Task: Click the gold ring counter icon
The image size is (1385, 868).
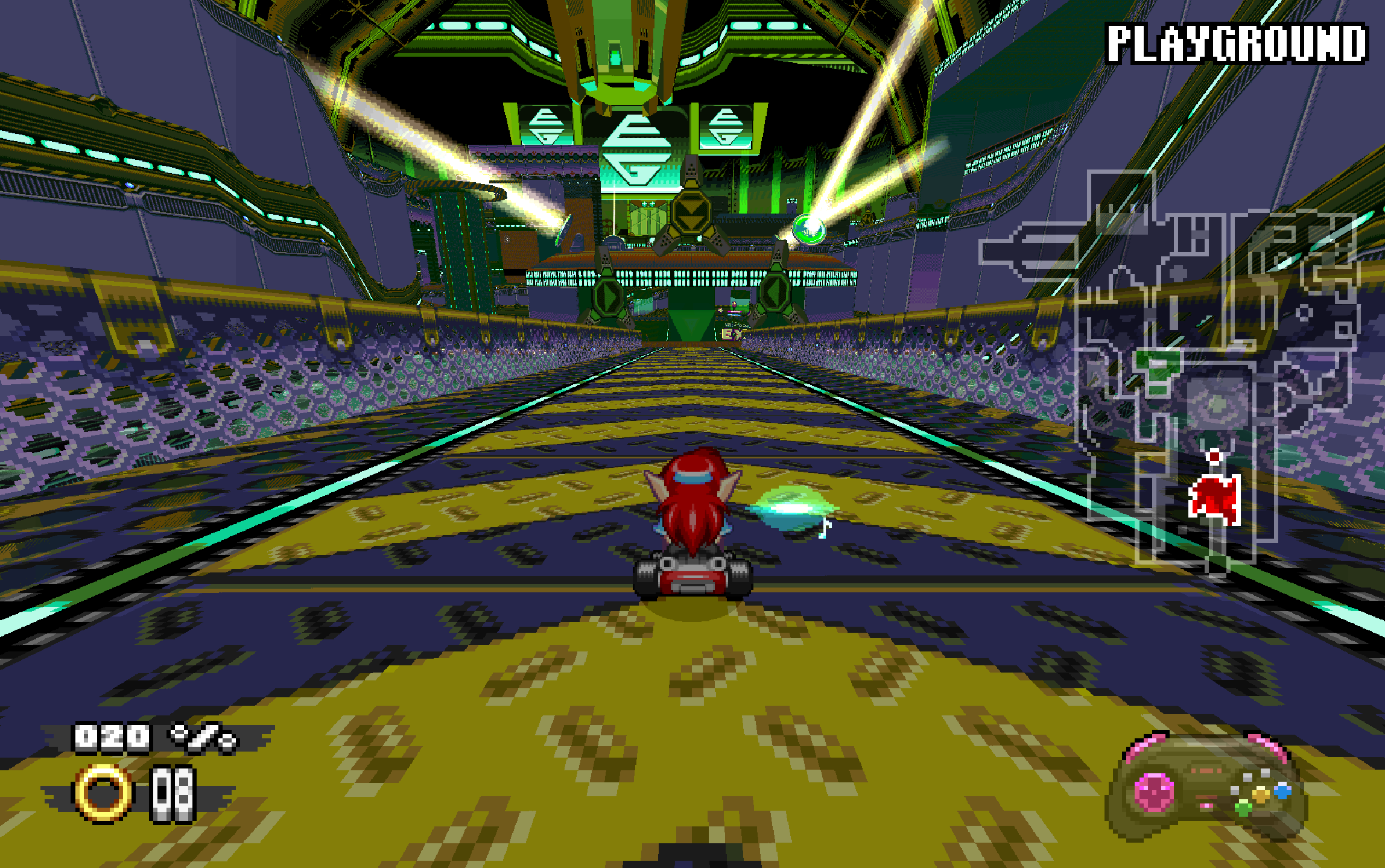Action: pos(103,793)
